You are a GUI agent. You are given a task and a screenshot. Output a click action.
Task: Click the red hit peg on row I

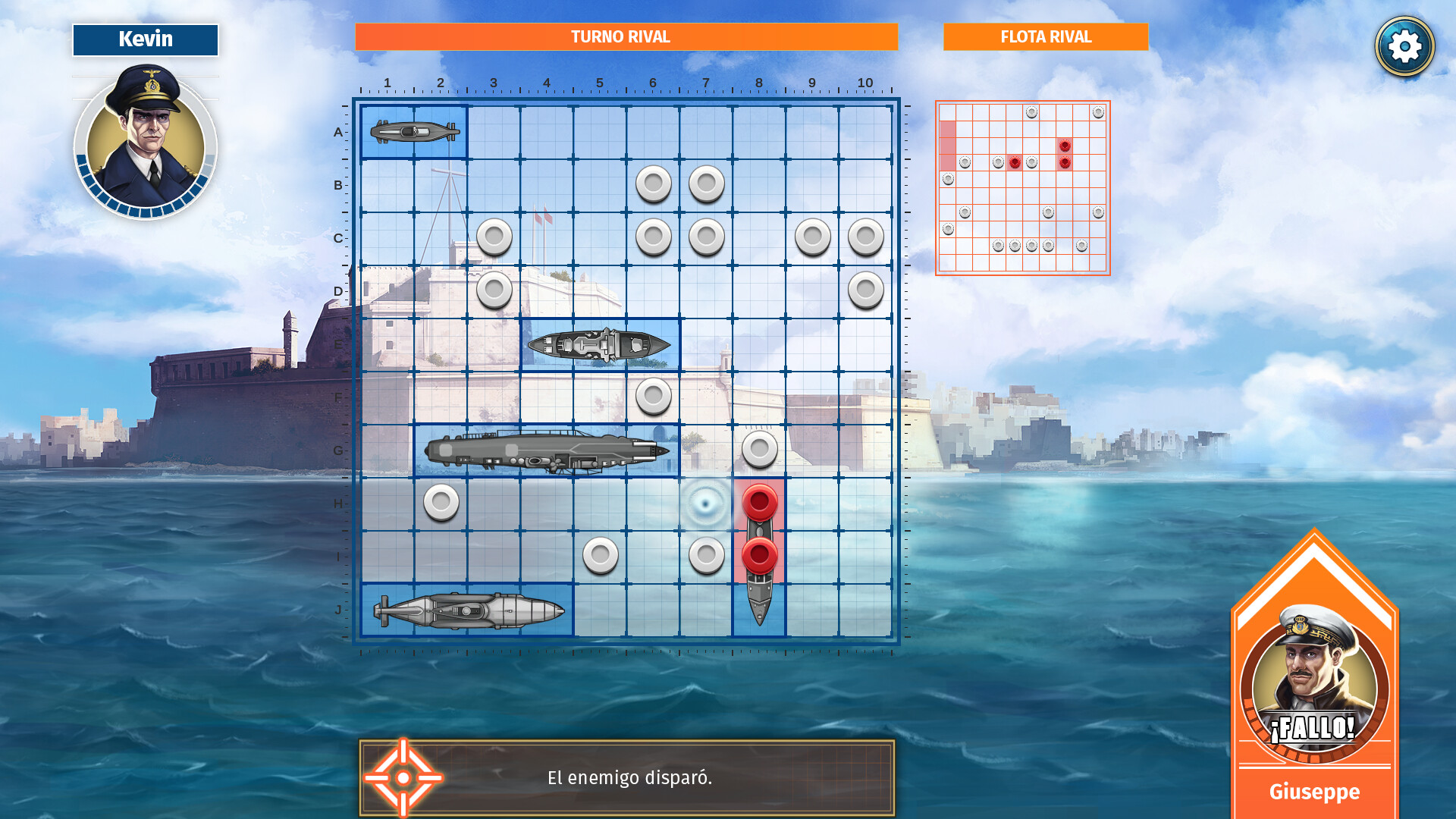click(x=759, y=557)
